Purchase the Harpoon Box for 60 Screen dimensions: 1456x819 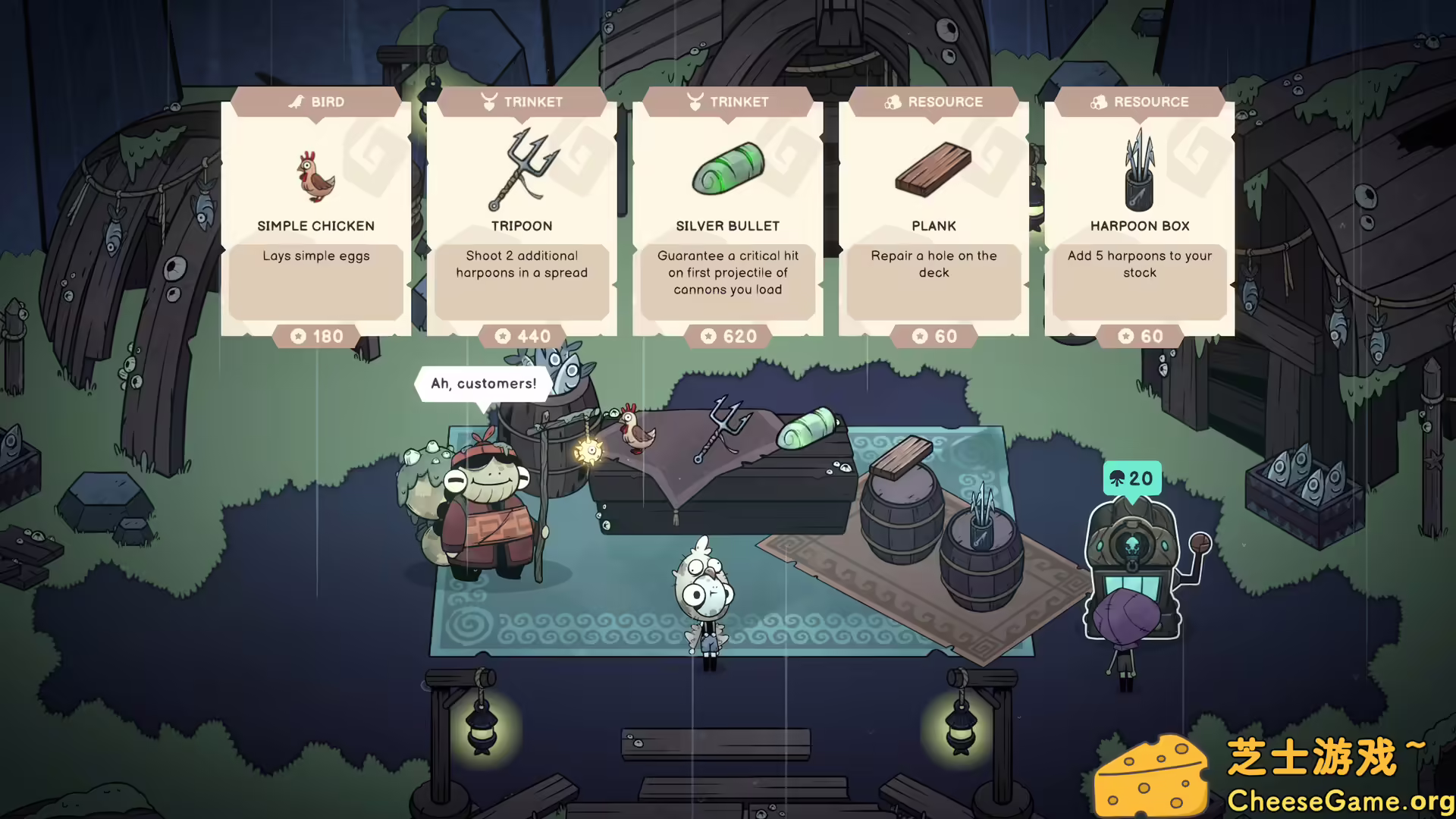coord(1140,336)
